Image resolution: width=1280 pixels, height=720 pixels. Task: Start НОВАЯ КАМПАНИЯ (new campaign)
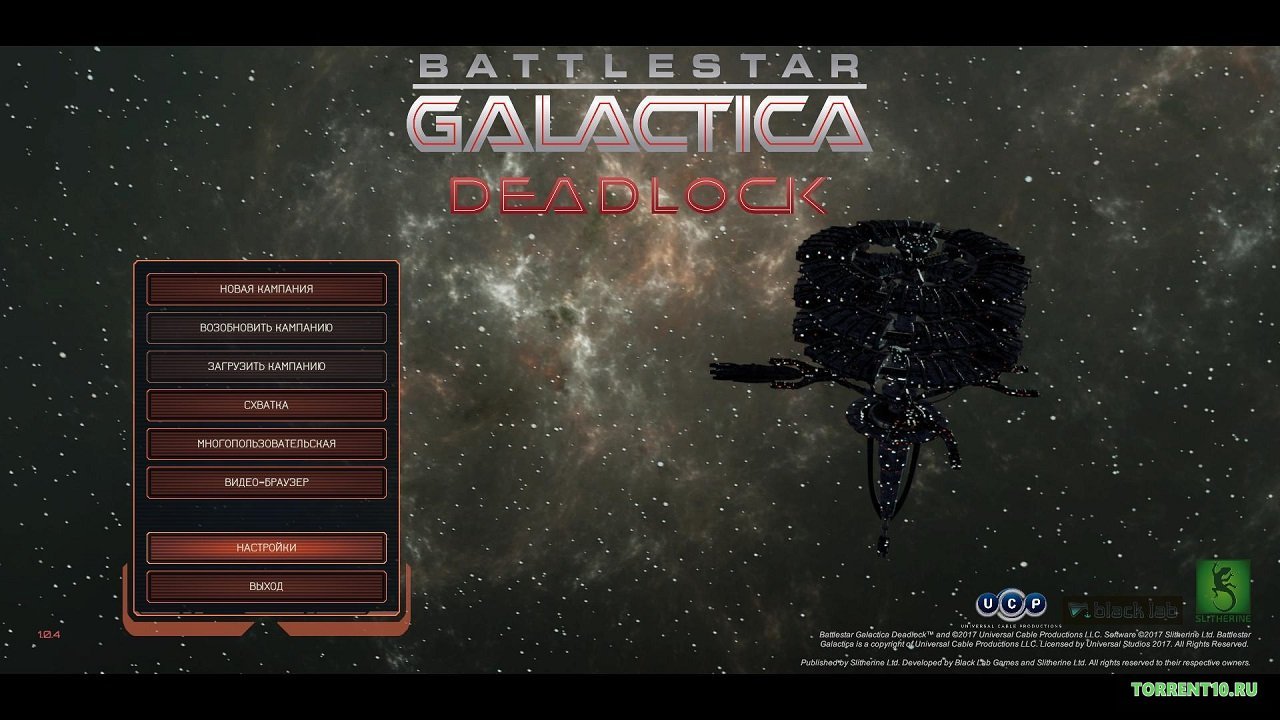(267, 289)
